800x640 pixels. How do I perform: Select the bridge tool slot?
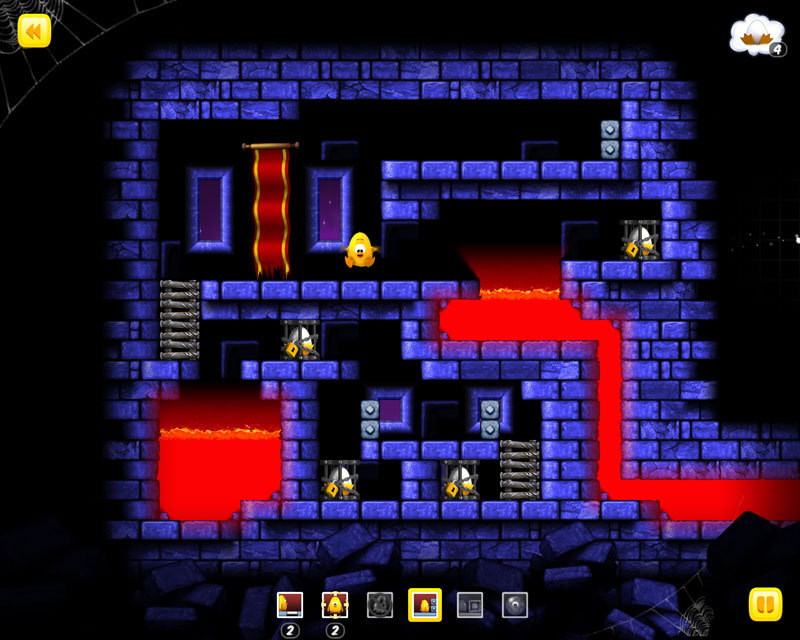[x=289, y=605]
